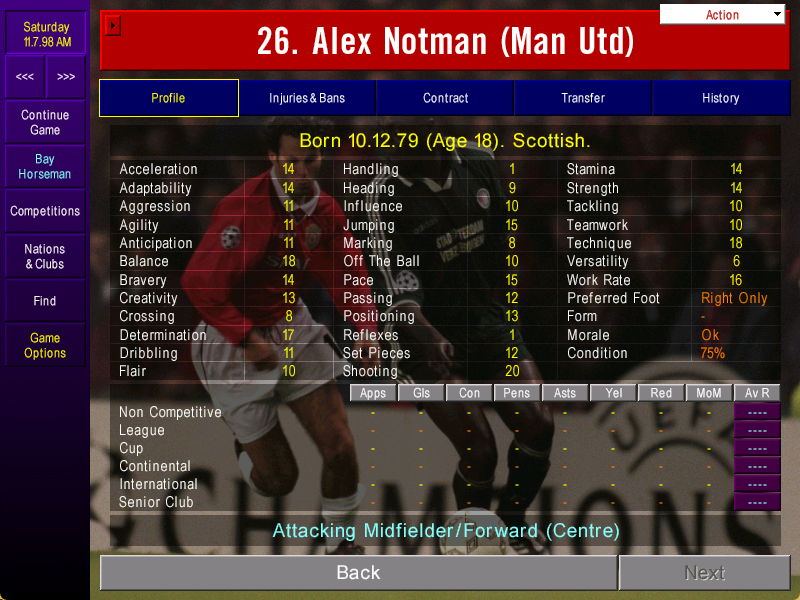Open the Competitions menu

click(45, 211)
